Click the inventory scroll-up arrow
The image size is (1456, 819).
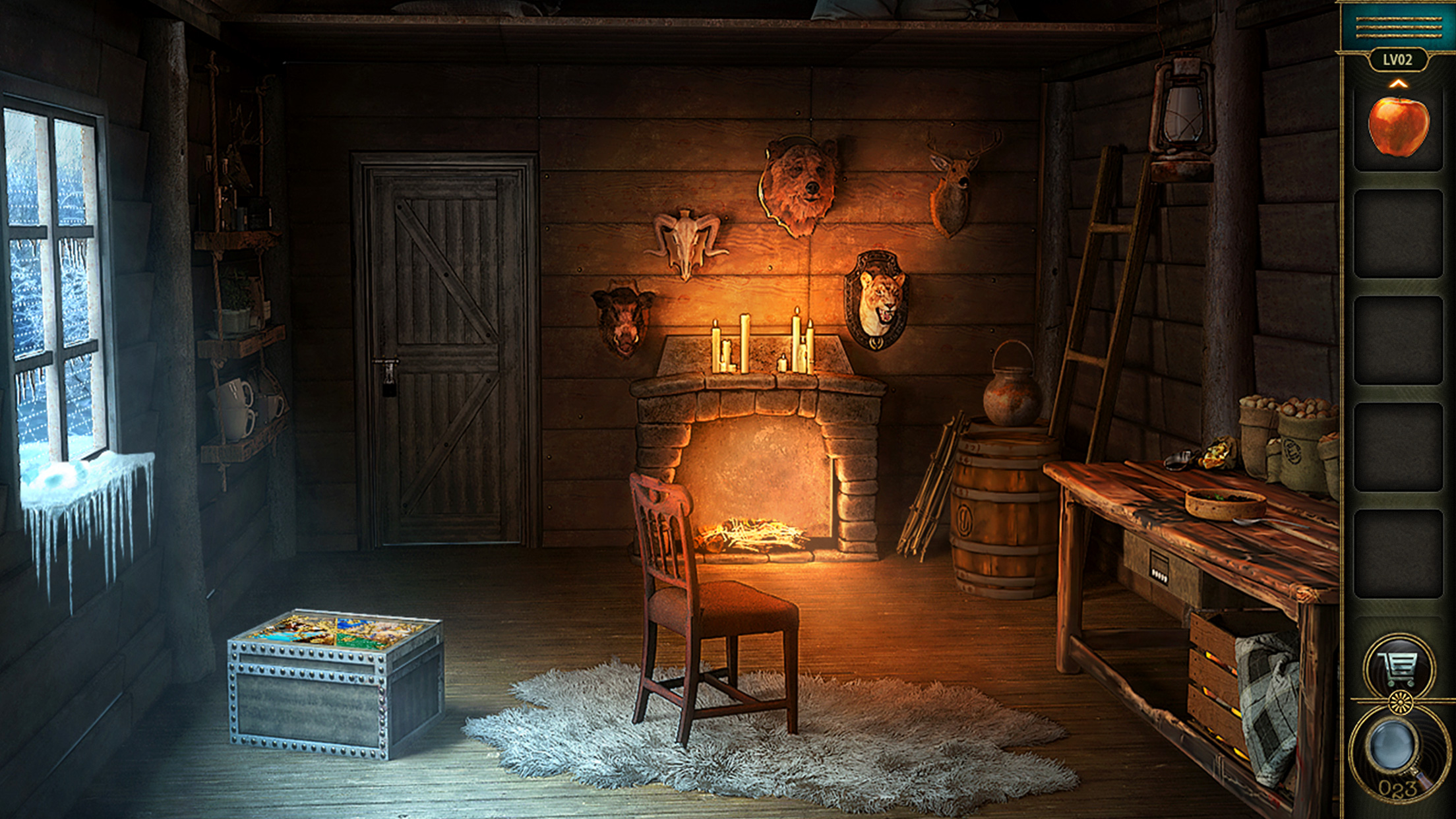(x=1398, y=84)
